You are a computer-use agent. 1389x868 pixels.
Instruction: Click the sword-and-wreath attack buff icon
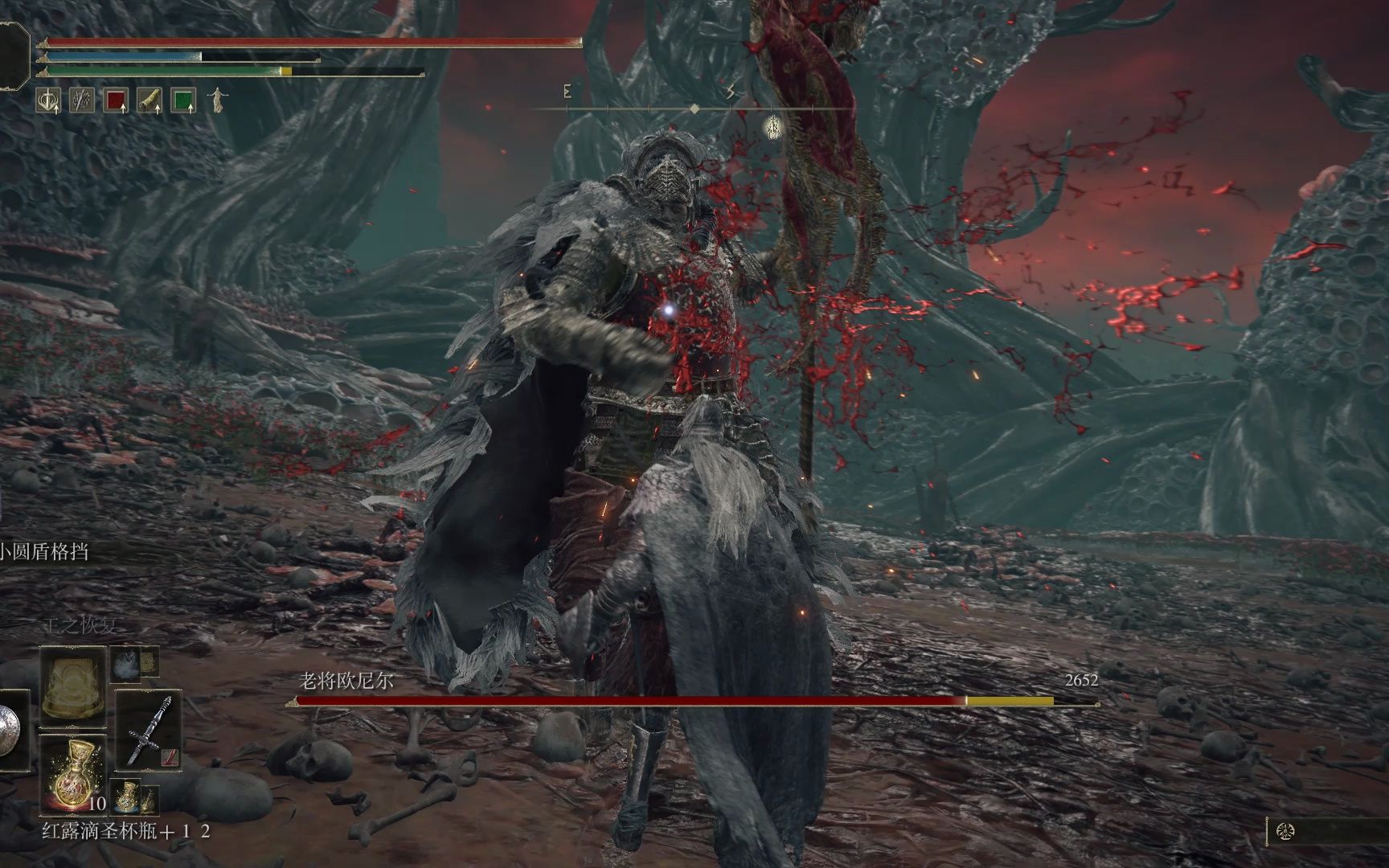tap(48, 100)
